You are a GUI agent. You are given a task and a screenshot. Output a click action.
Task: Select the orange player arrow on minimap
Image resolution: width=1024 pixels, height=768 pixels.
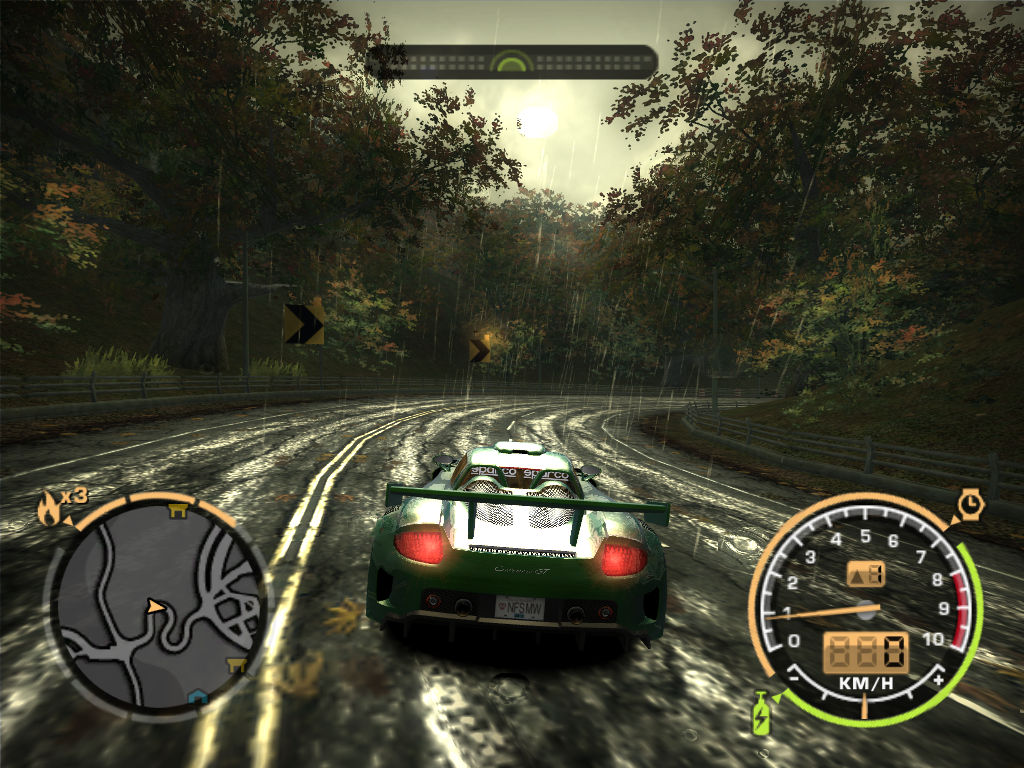point(154,606)
